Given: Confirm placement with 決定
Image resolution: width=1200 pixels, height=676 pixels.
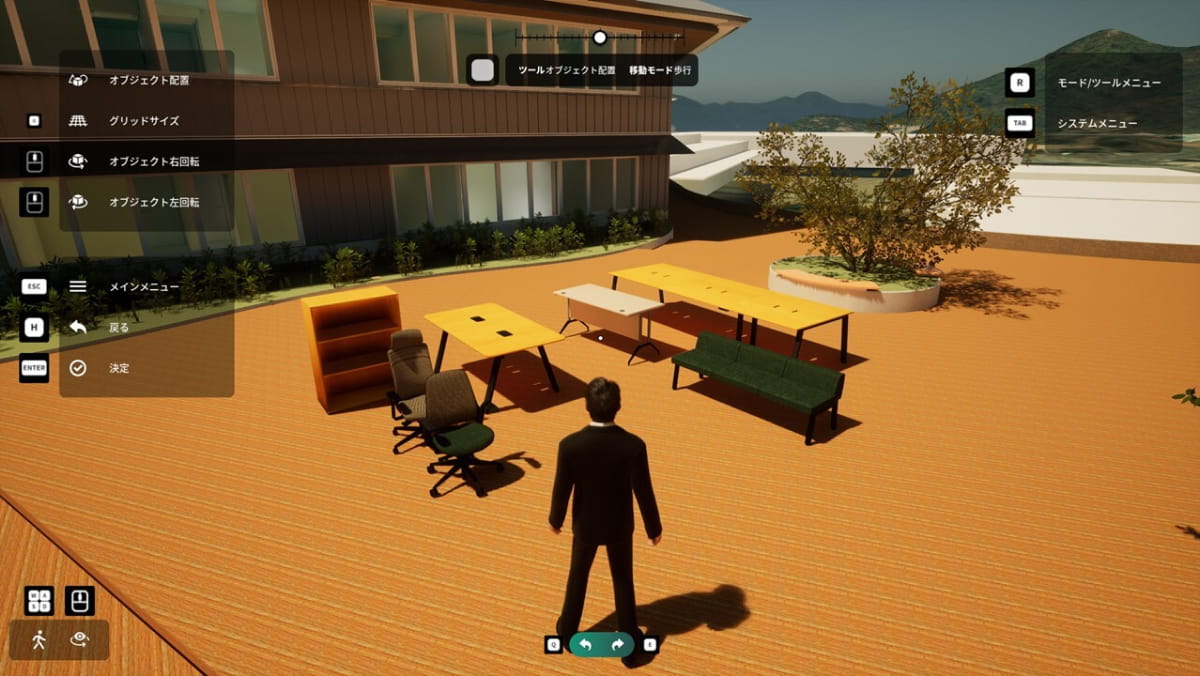Looking at the screenshot, I should coord(118,368).
